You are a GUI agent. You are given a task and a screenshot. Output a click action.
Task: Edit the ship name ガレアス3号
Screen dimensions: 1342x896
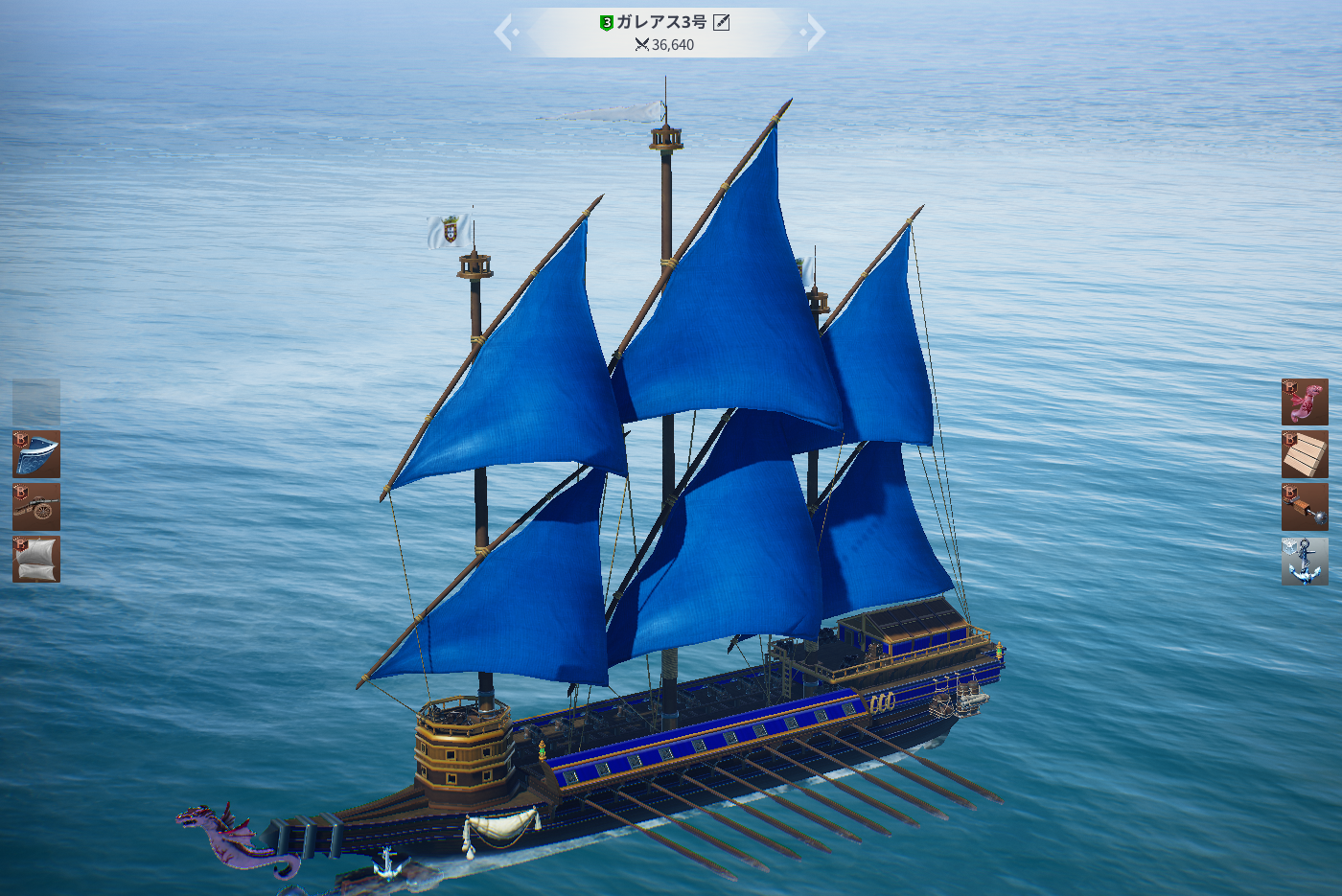coord(722,22)
